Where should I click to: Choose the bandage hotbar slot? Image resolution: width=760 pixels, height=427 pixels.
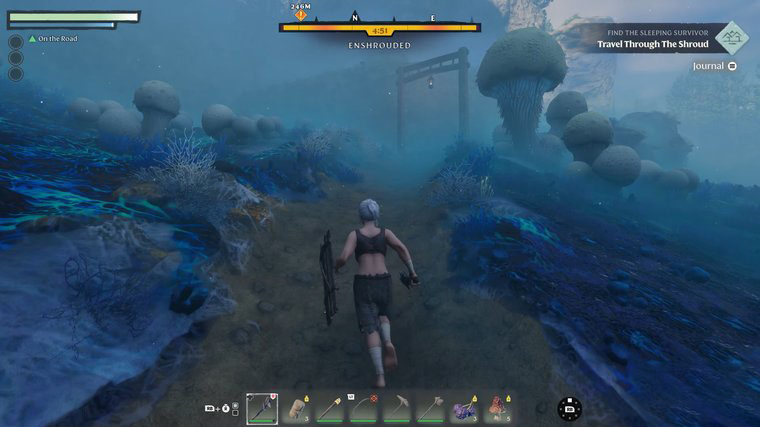[x=296, y=408]
